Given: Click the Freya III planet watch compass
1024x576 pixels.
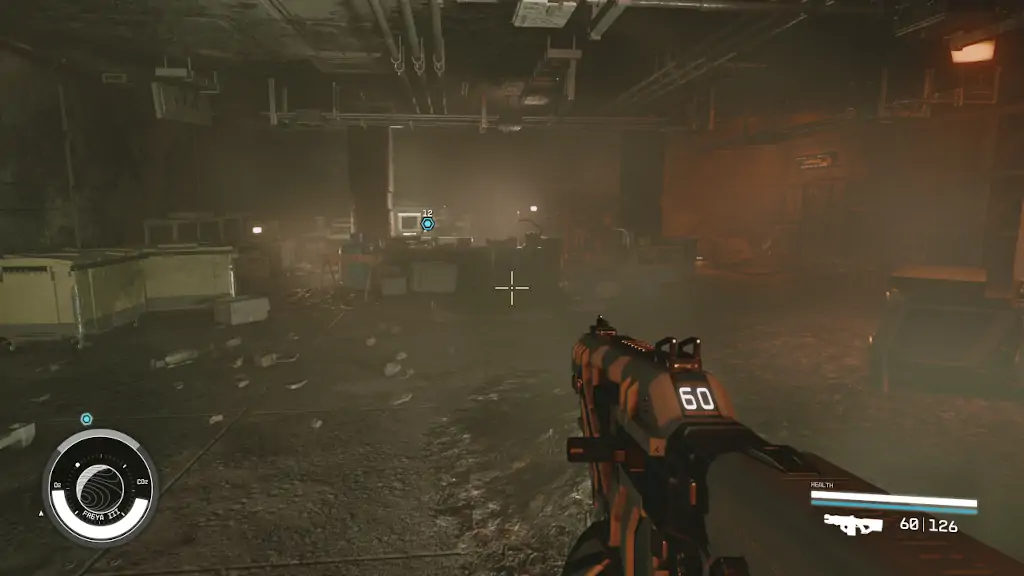Looking at the screenshot, I should point(99,487).
